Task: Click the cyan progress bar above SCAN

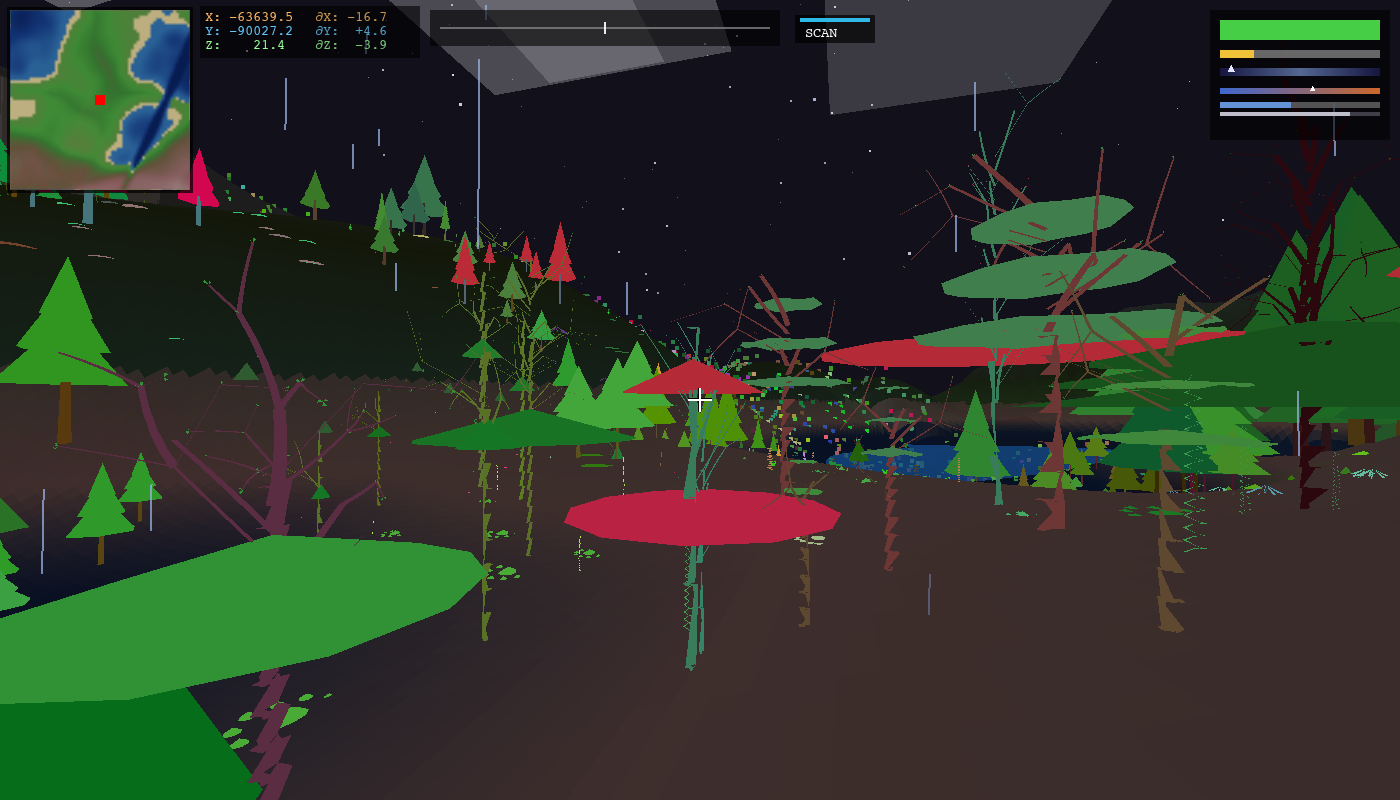Action: pyautogui.click(x=833, y=19)
